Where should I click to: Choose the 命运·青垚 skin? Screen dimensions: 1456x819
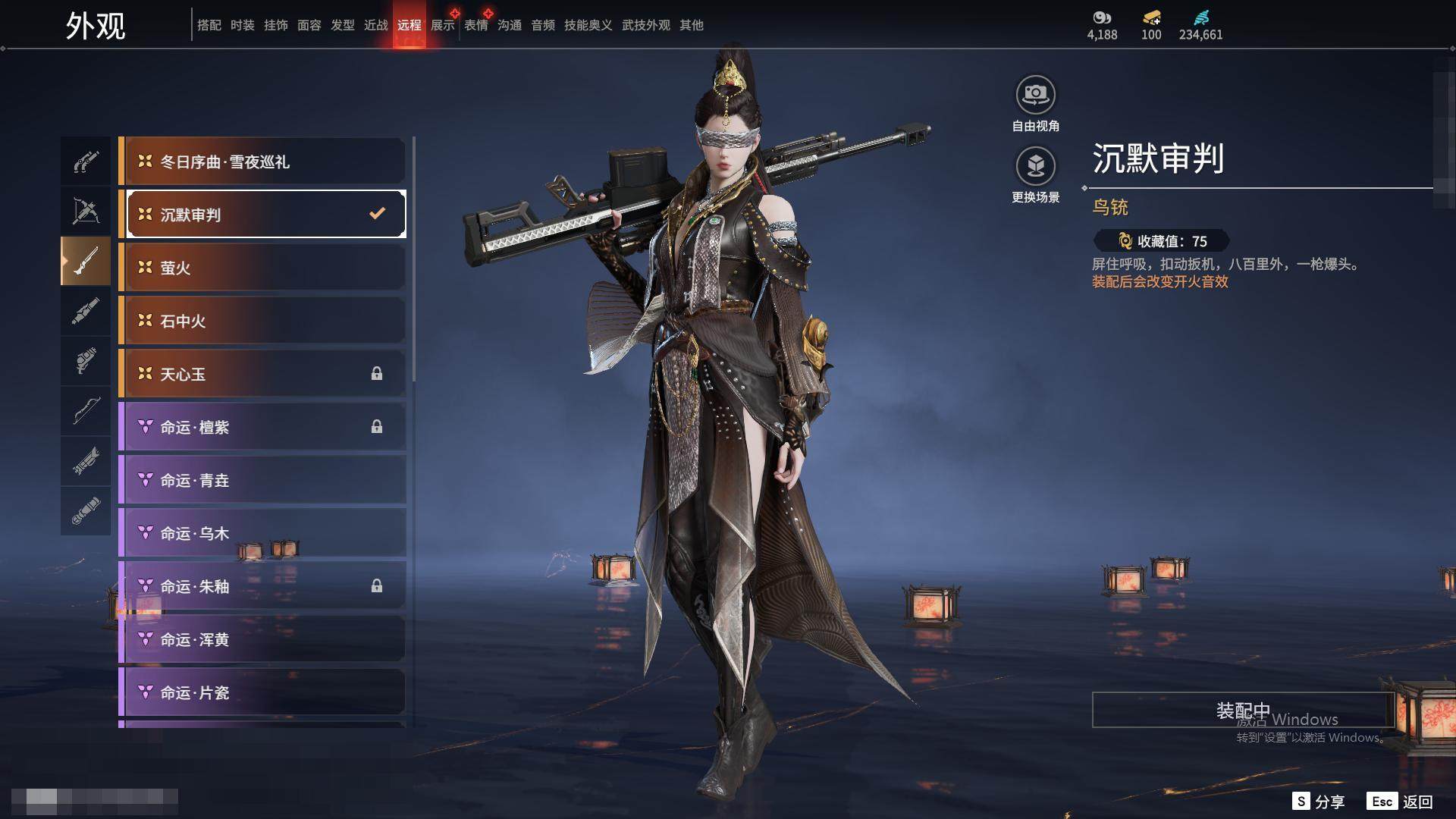[264, 480]
